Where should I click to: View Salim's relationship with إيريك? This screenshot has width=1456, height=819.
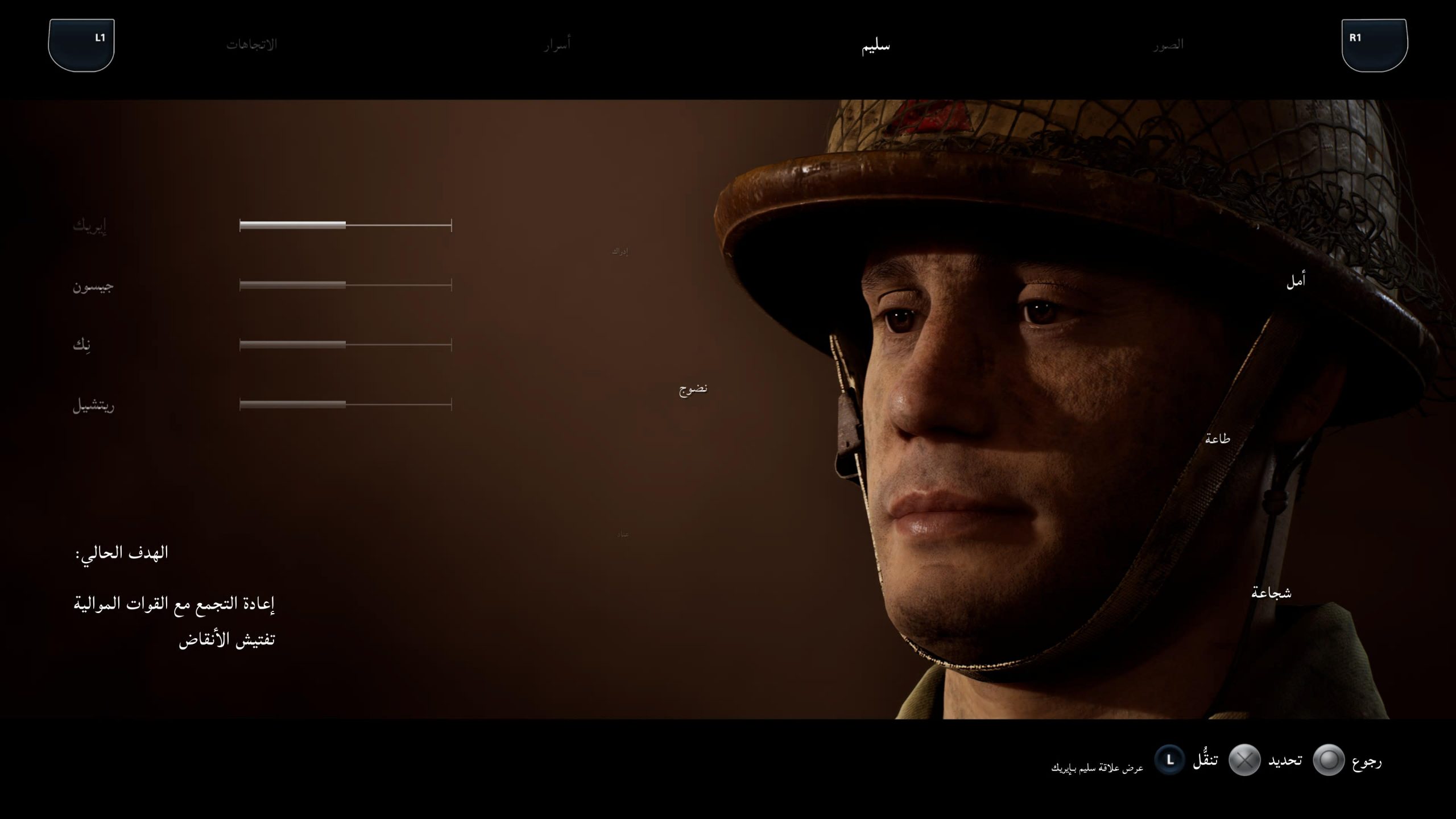(x=90, y=226)
